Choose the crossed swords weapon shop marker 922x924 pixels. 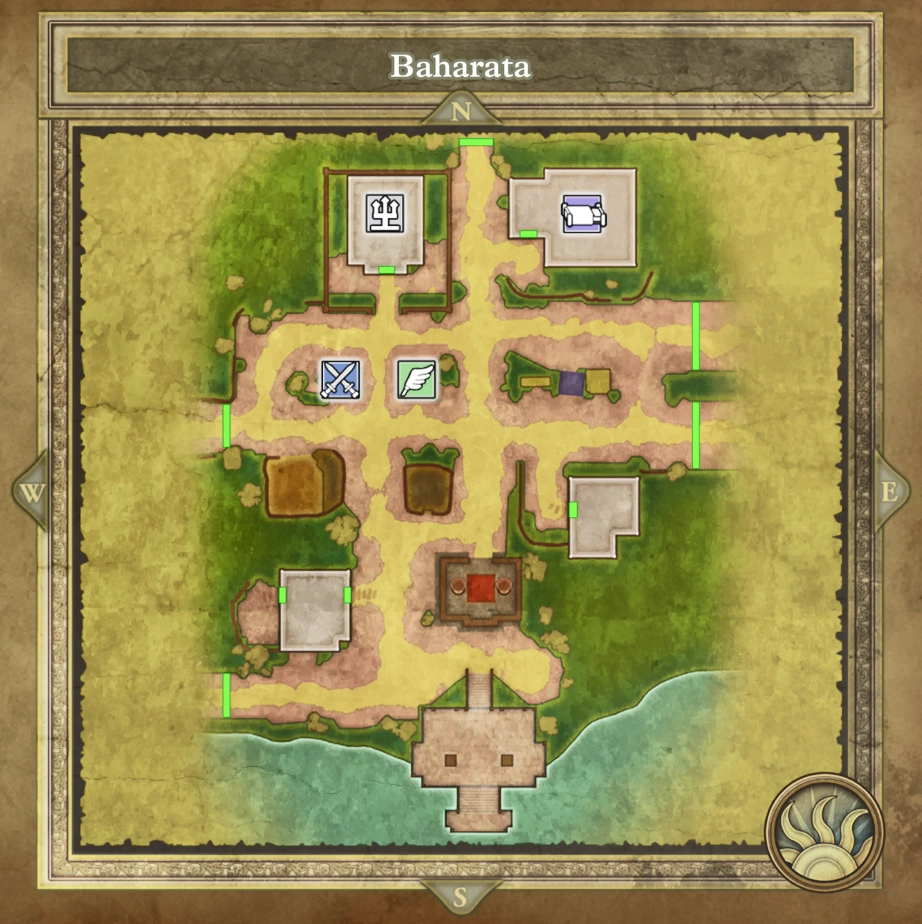click(x=339, y=380)
